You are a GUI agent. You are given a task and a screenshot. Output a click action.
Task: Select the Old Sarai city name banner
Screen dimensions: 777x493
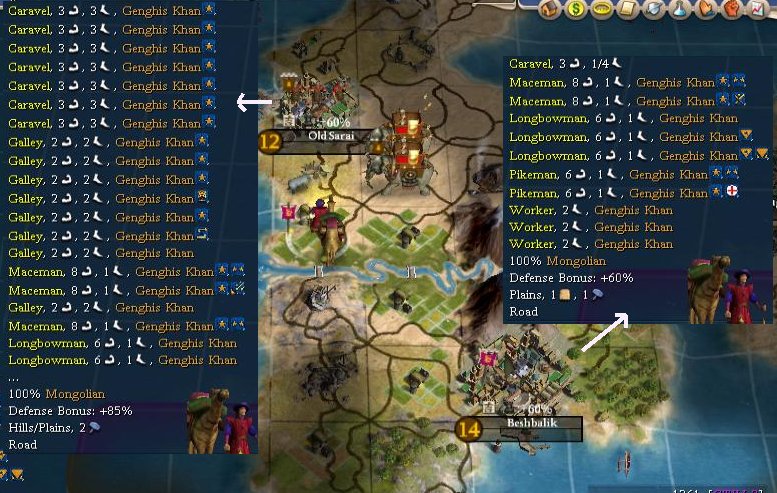330,136
